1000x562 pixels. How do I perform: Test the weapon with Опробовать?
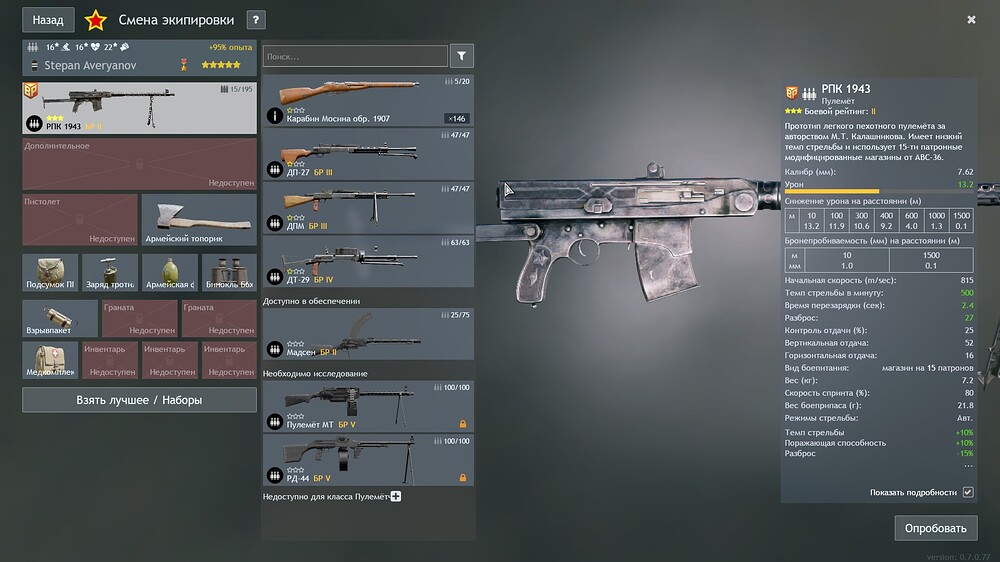(x=935, y=528)
